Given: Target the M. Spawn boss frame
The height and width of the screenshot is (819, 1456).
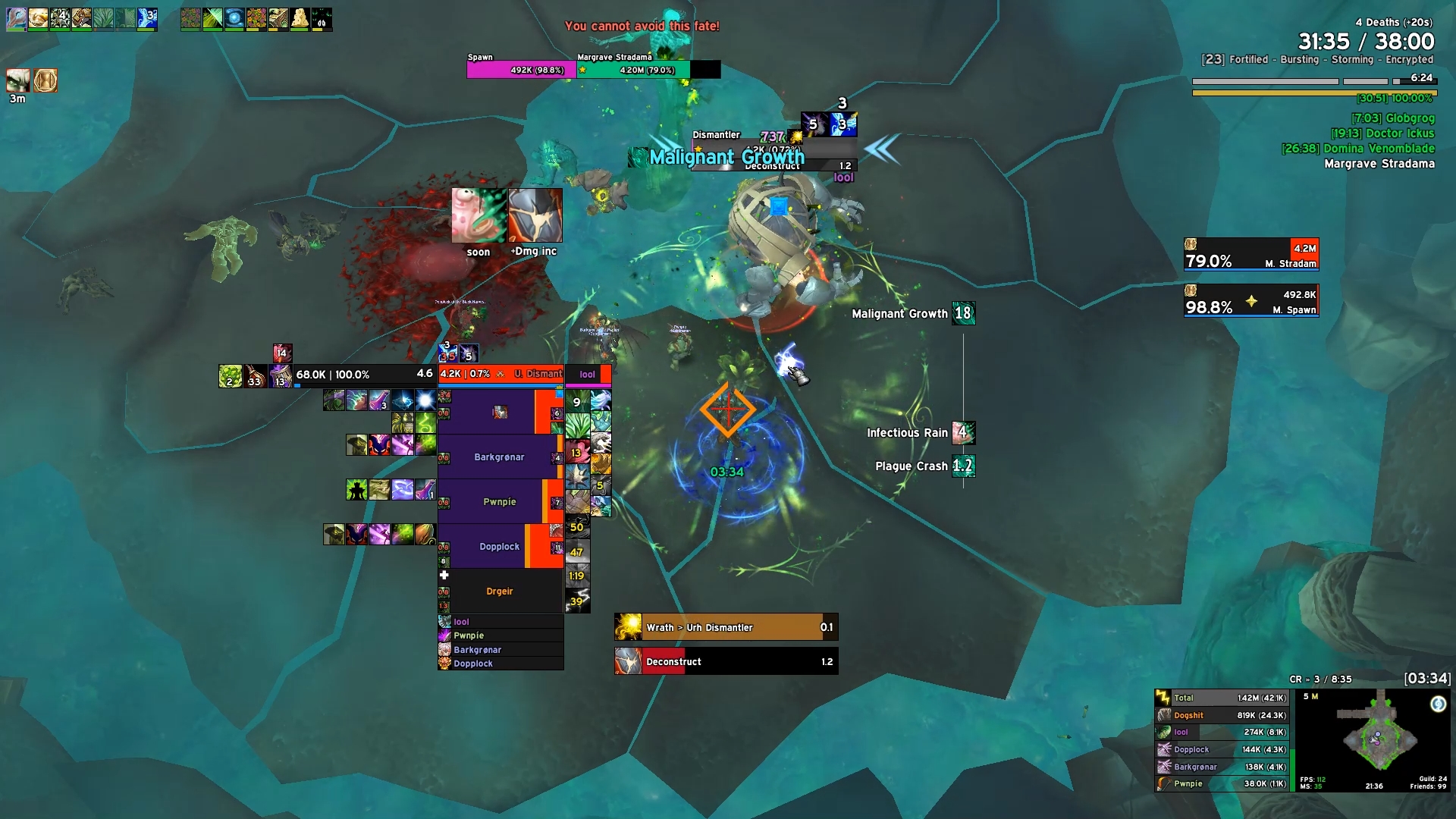Looking at the screenshot, I should (1251, 301).
